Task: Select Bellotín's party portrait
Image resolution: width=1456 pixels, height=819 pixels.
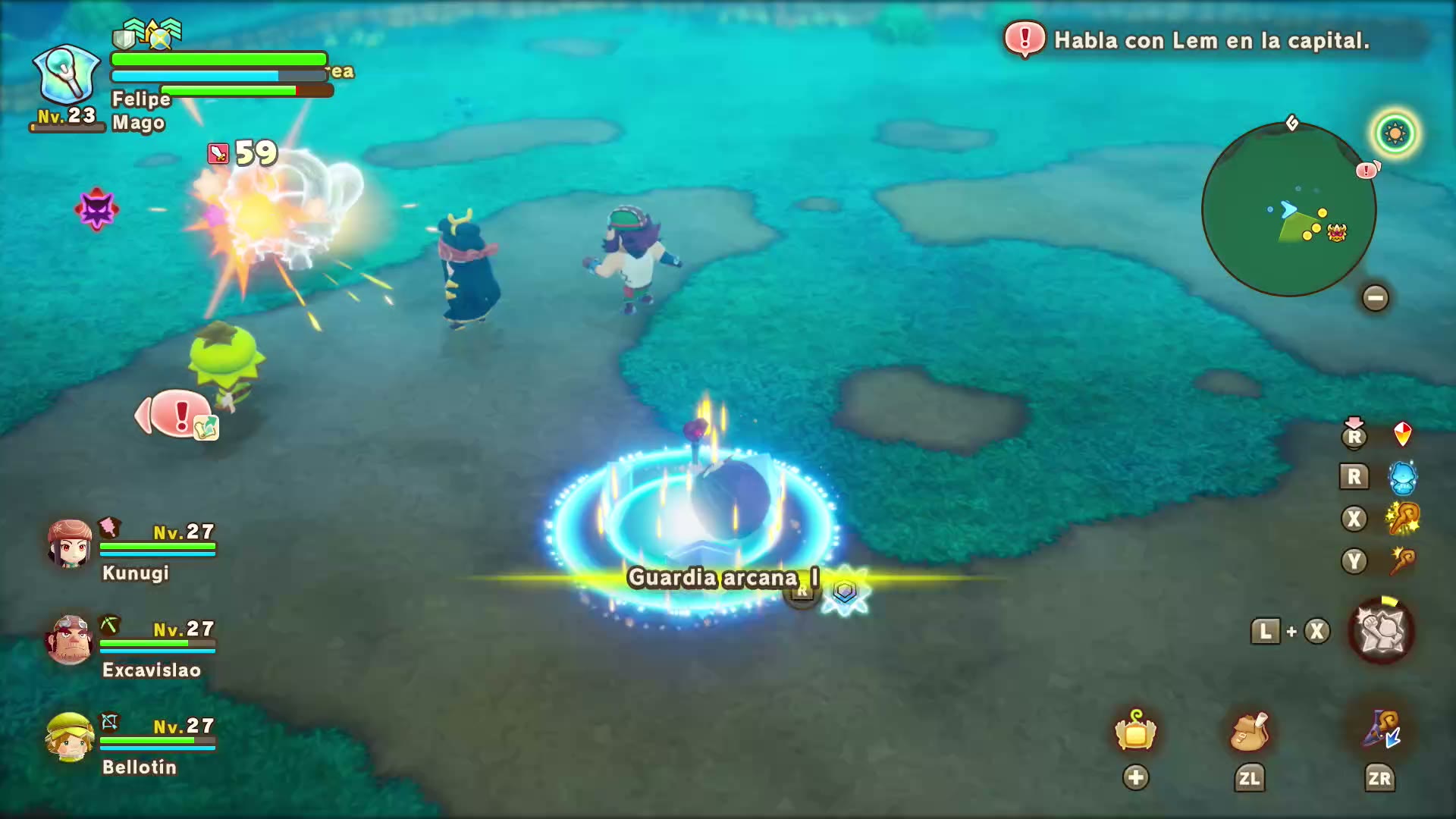Action: (x=69, y=736)
